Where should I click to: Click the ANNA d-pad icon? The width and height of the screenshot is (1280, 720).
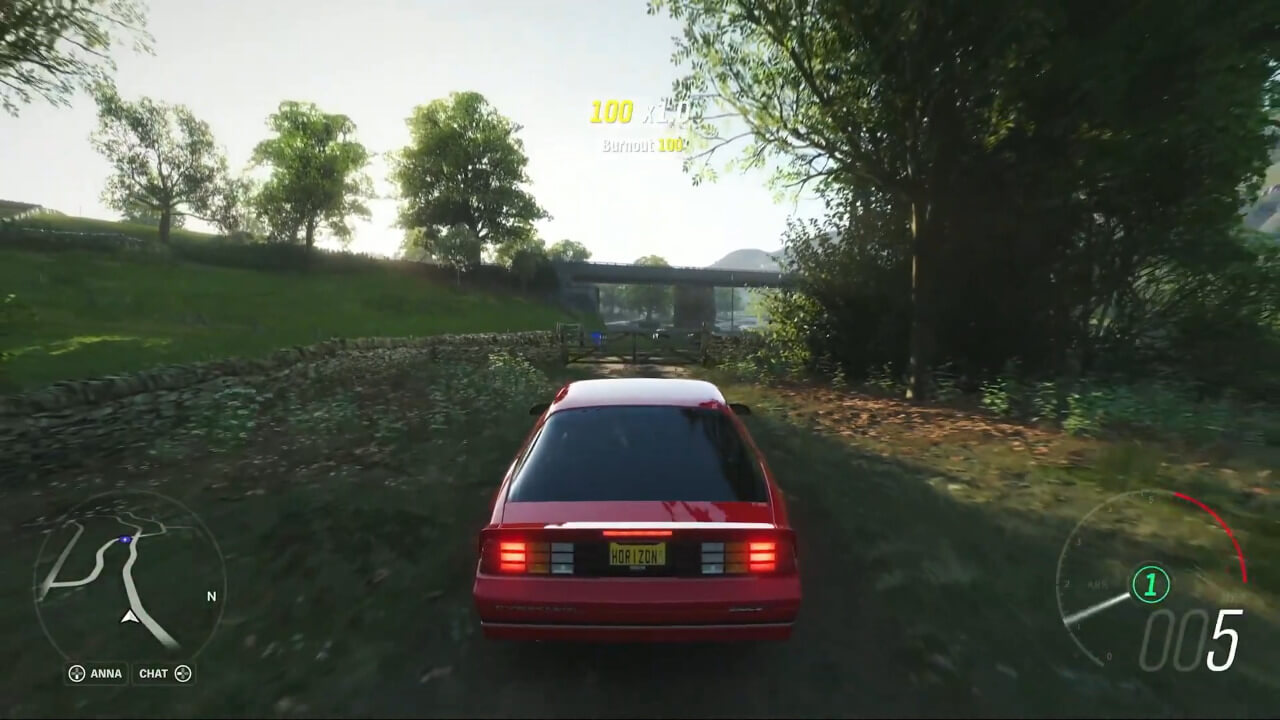[76, 674]
